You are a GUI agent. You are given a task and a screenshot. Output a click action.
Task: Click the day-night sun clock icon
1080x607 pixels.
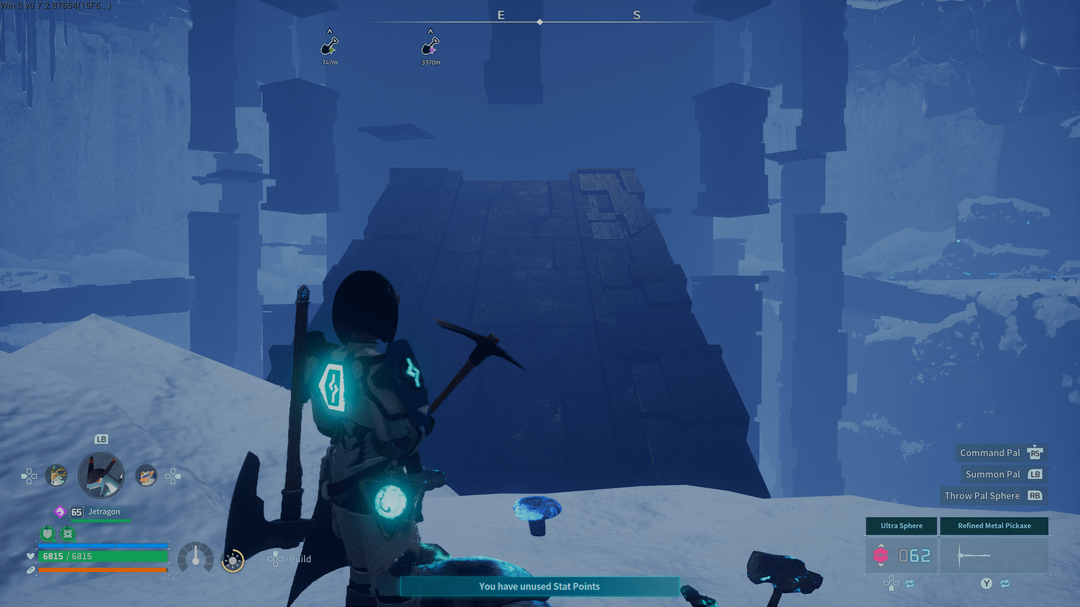click(x=233, y=561)
